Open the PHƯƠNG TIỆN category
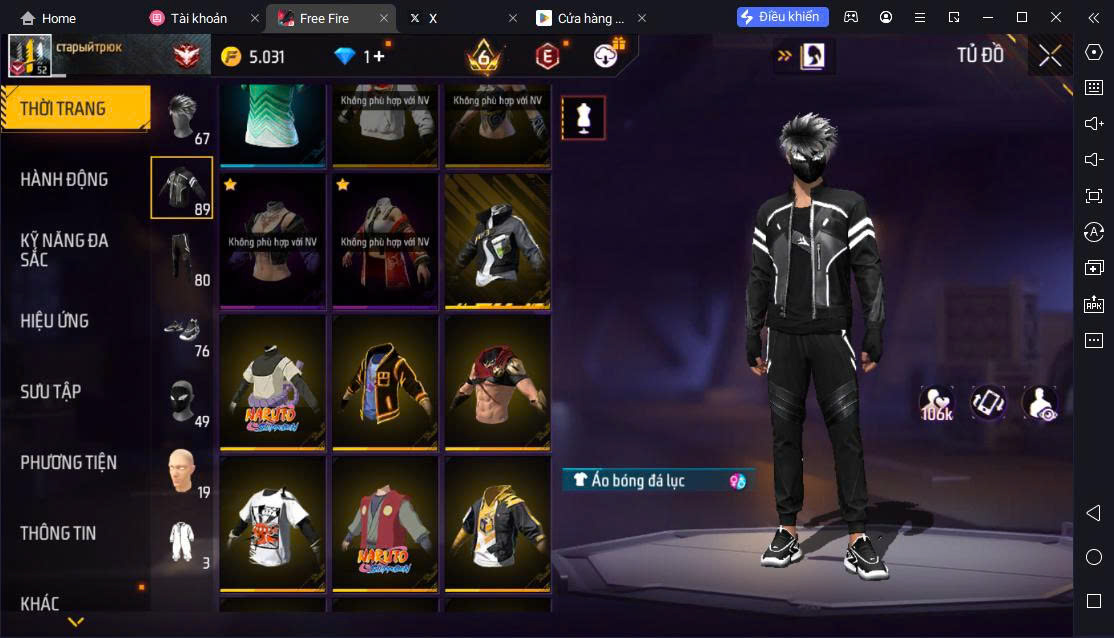Image resolution: width=1114 pixels, height=638 pixels. point(68,462)
